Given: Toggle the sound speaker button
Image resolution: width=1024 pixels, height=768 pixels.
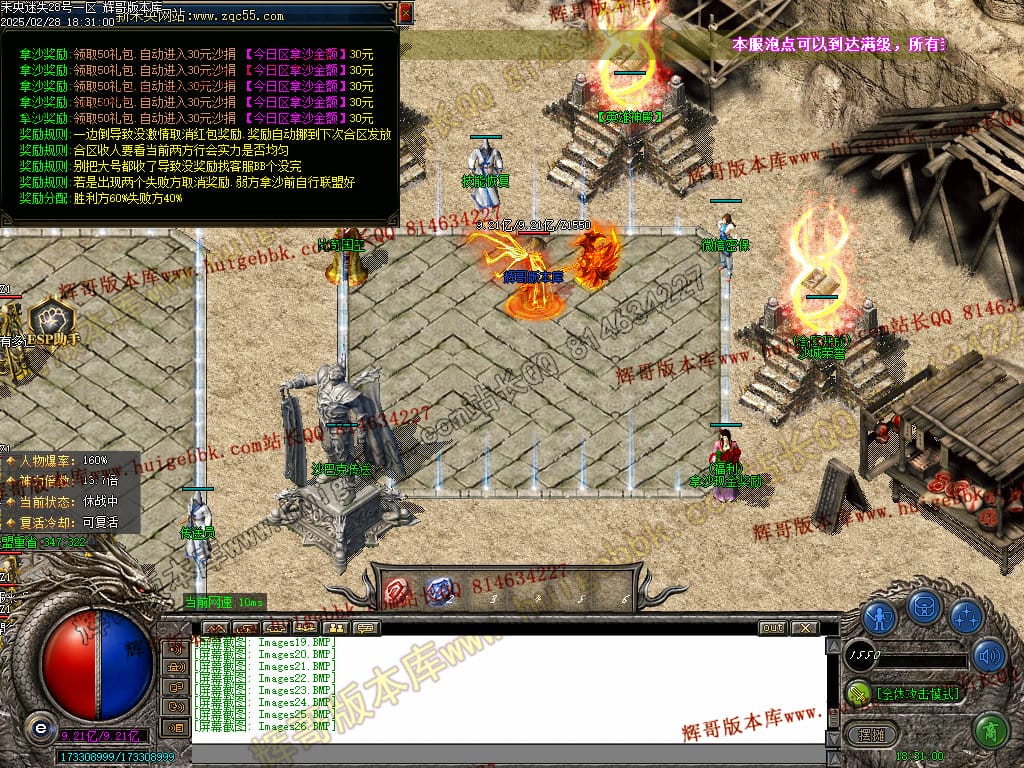Looking at the screenshot, I should (x=988, y=656).
